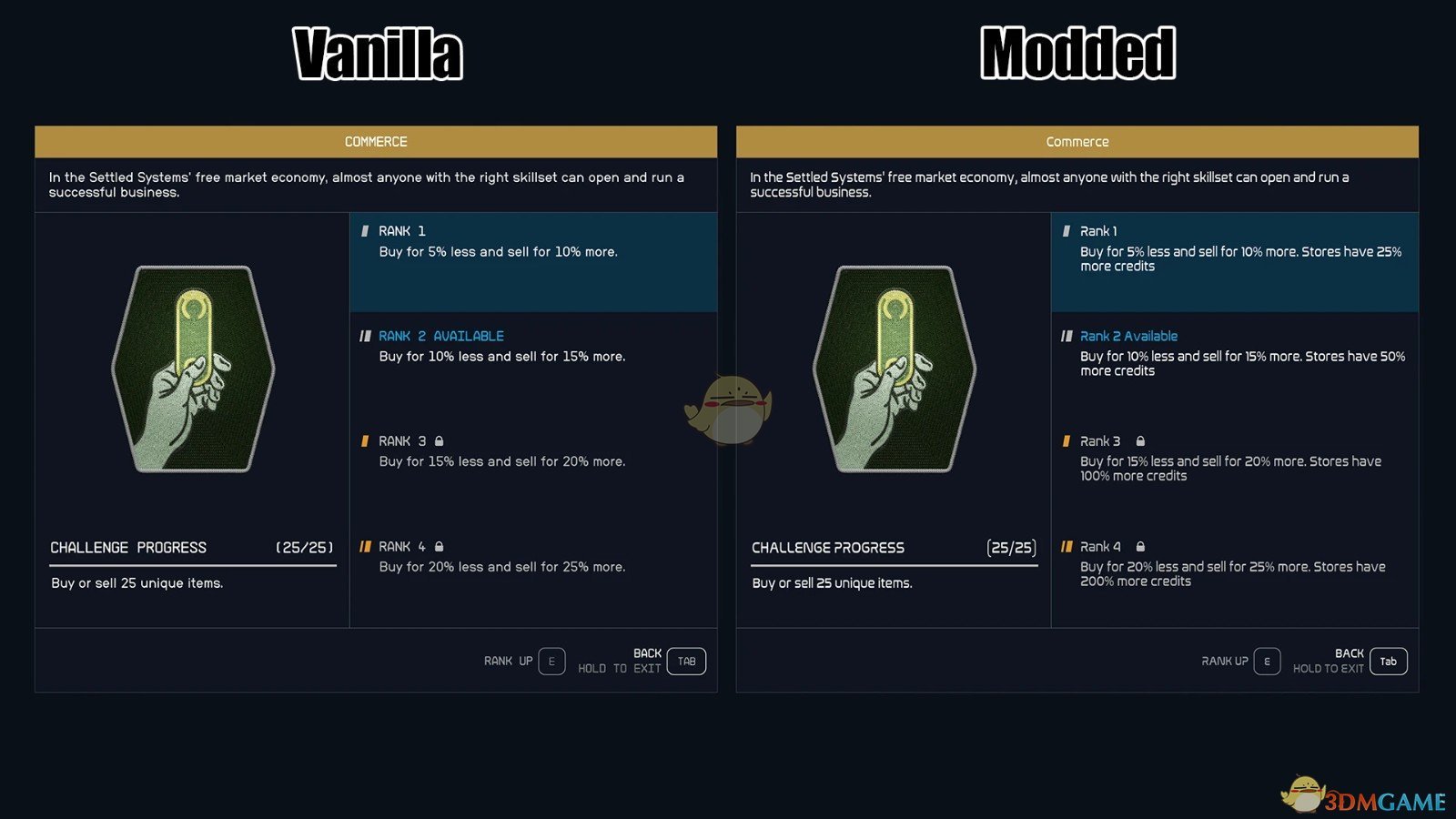1456x819 pixels.
Task: Select locked Rank 4 in the Modded panel
Action: (1234, 563)
